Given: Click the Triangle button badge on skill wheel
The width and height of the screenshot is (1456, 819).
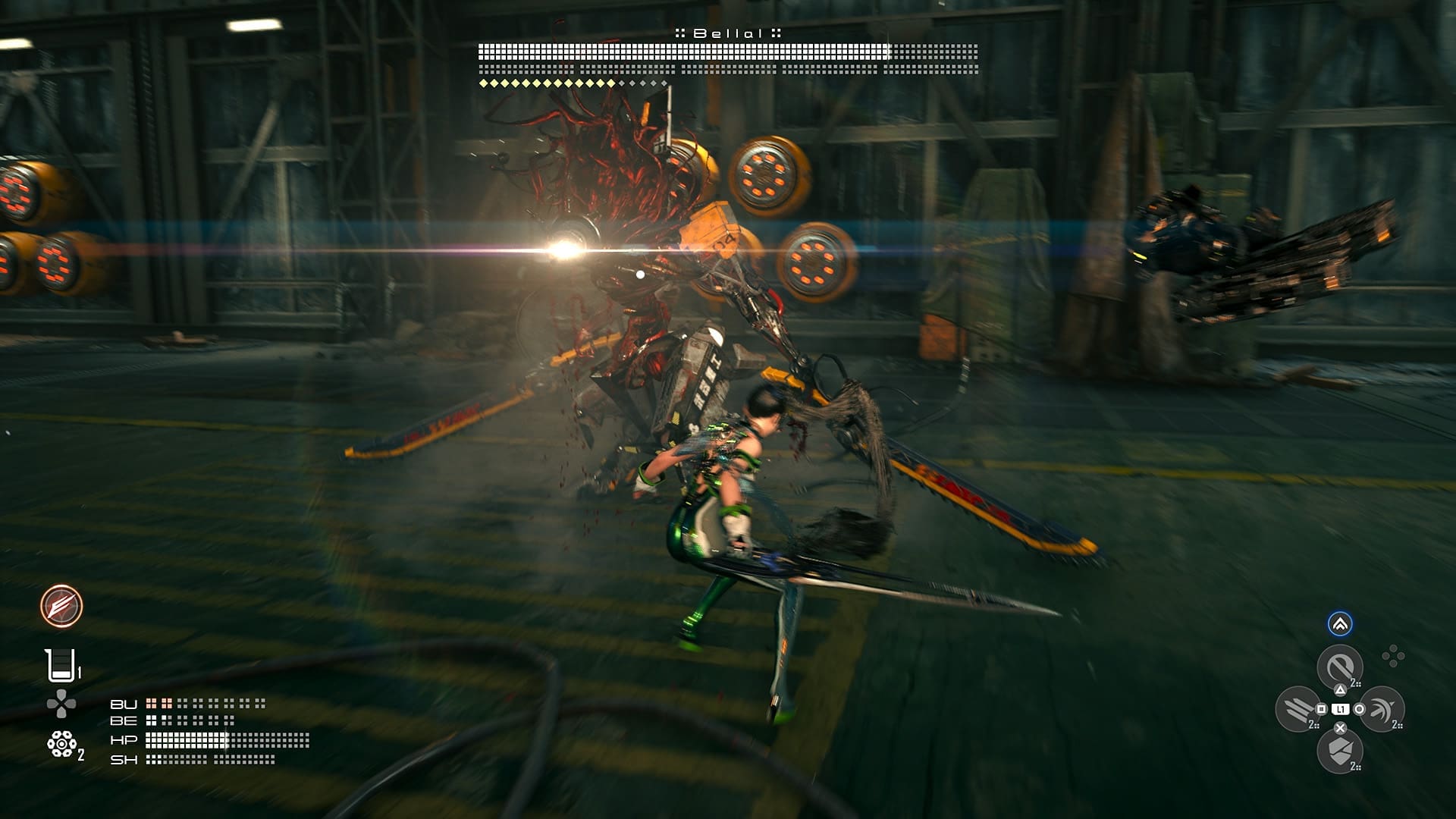Looking at the screenshot, I should (1340, 689).
